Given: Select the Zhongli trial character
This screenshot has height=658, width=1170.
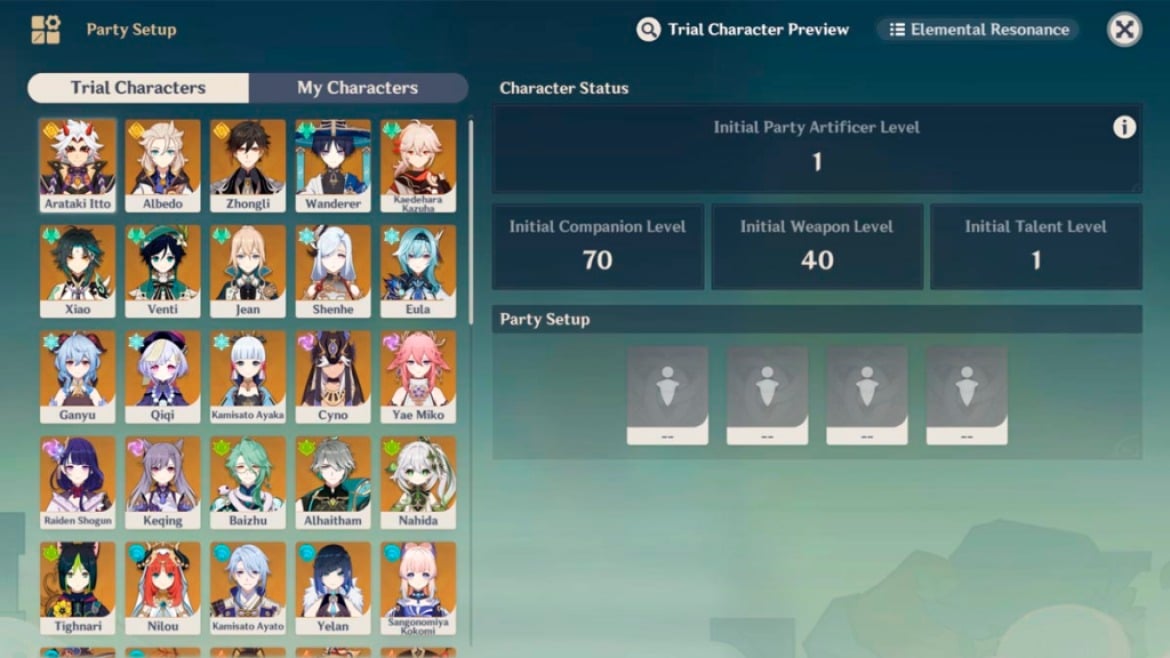Looking at the screenshot, I should (247, 165).
